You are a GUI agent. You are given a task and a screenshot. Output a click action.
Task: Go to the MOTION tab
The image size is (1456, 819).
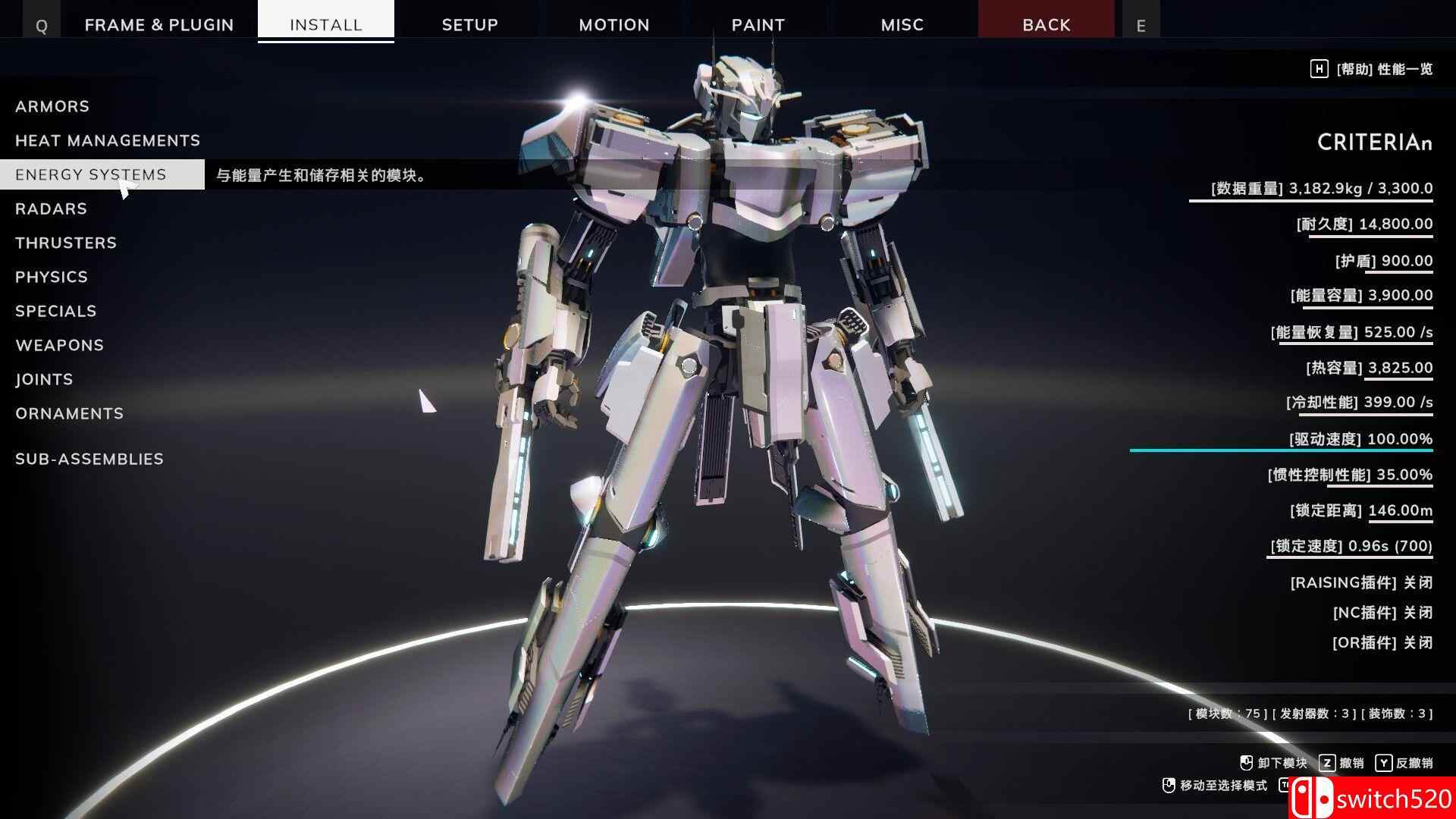point(614,25)
